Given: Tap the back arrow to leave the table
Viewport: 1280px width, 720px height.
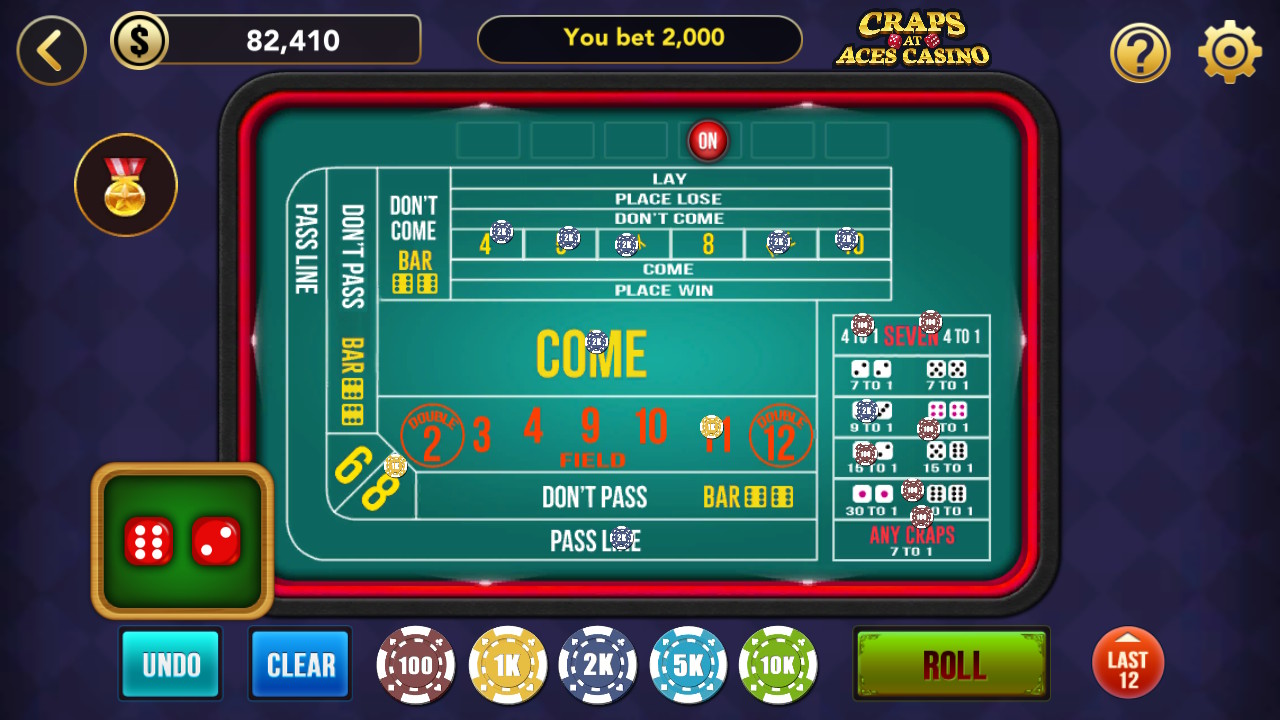Looking at the screenshot, I should click(51, 50).
